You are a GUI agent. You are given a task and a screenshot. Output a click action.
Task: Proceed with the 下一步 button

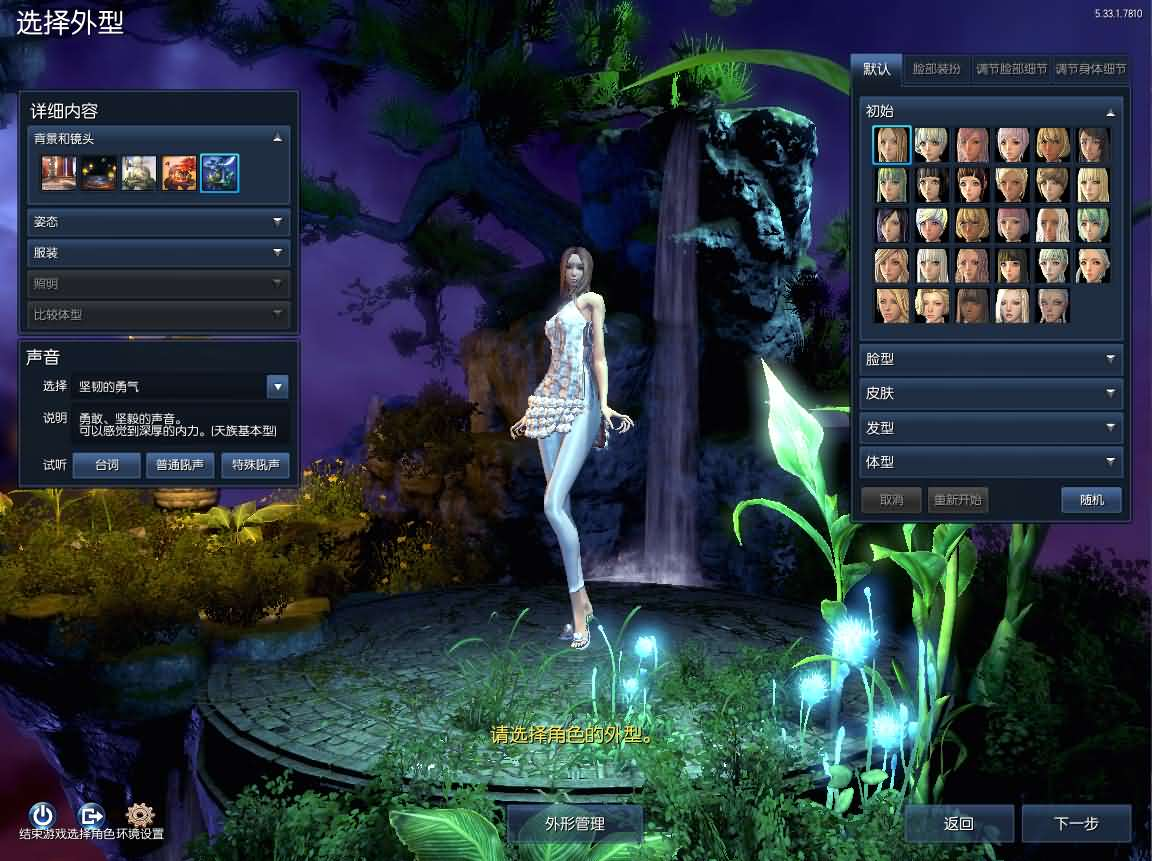1076,824
